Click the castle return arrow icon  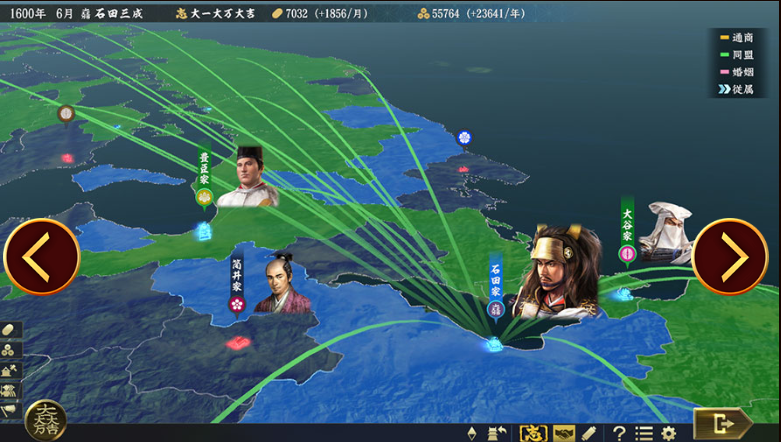click(x=497, y=433)
